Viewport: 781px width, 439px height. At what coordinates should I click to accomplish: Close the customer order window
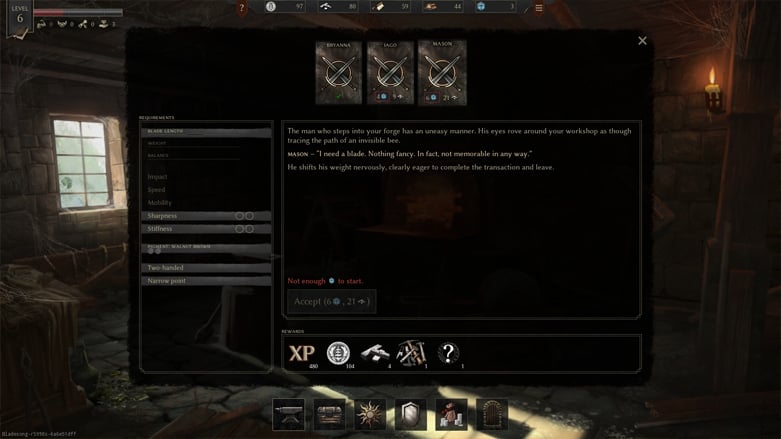click(642, 41)
